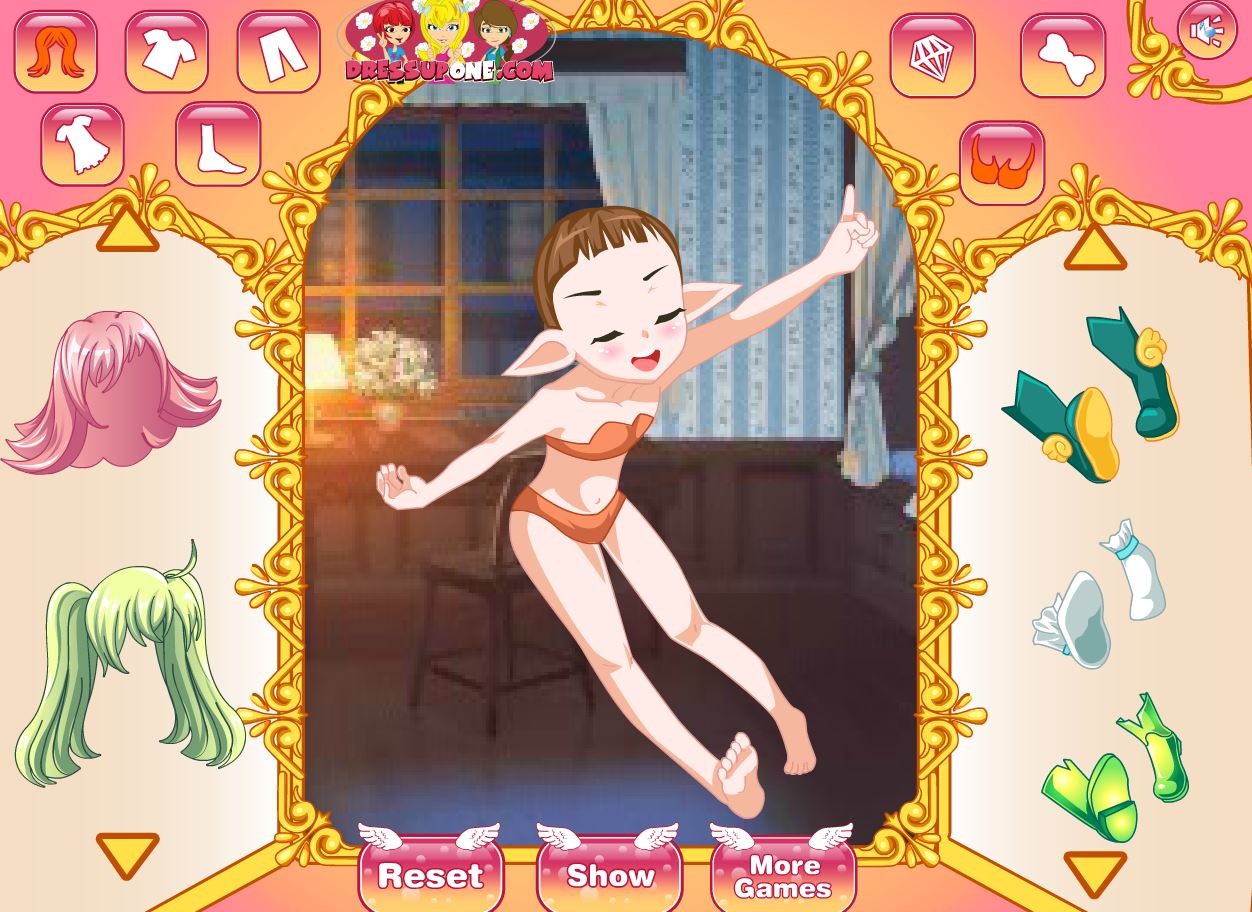The width and height of the screenshot is (1252, 912).
Task: Click the Reset button
Action: pyautogui.click(x=430, y=875)
